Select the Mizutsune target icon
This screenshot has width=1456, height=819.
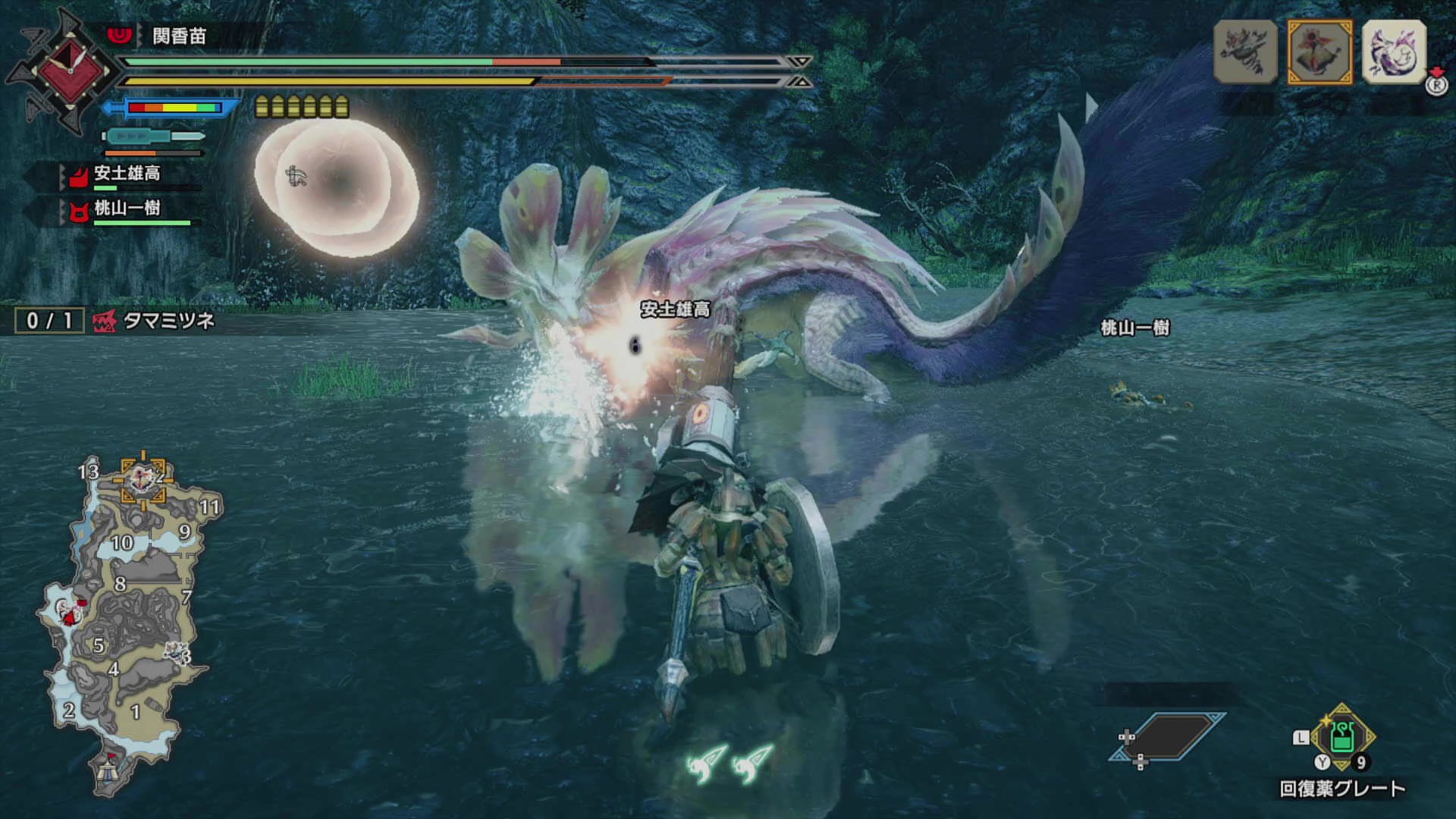coord(1394,52)
